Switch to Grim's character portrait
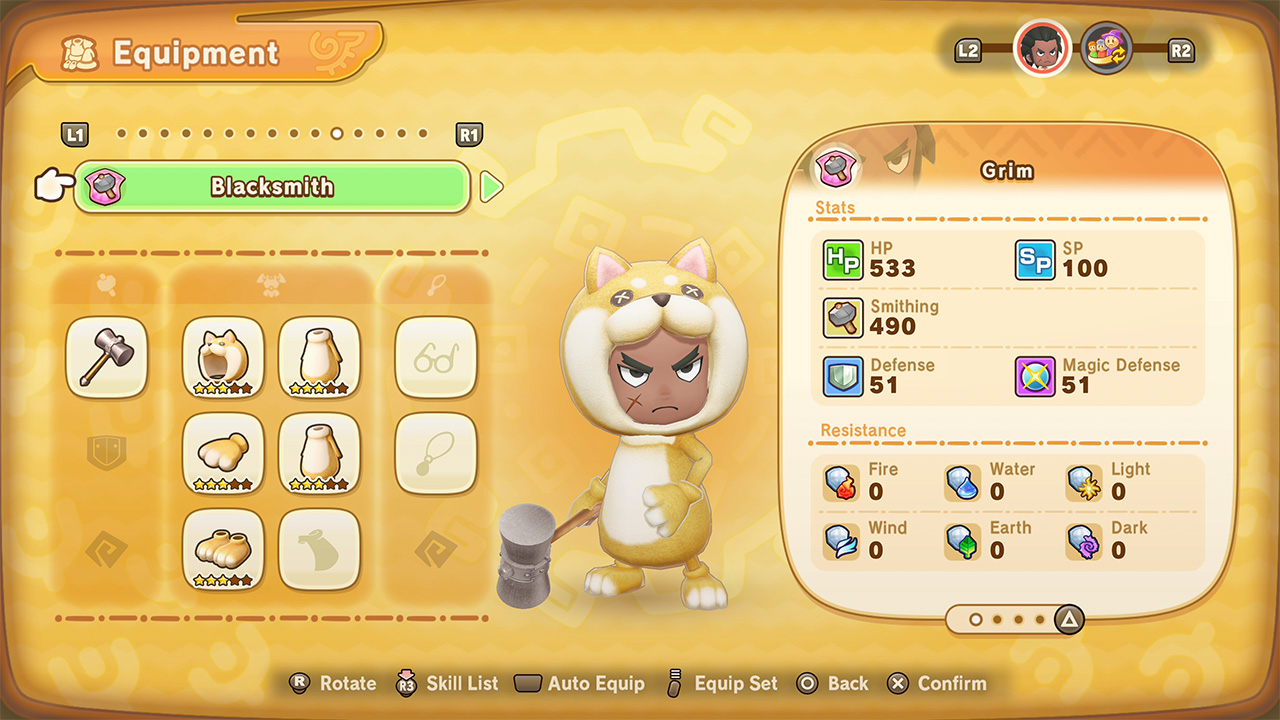This screenshot has height=720, width=1280. pos(1042,48)
